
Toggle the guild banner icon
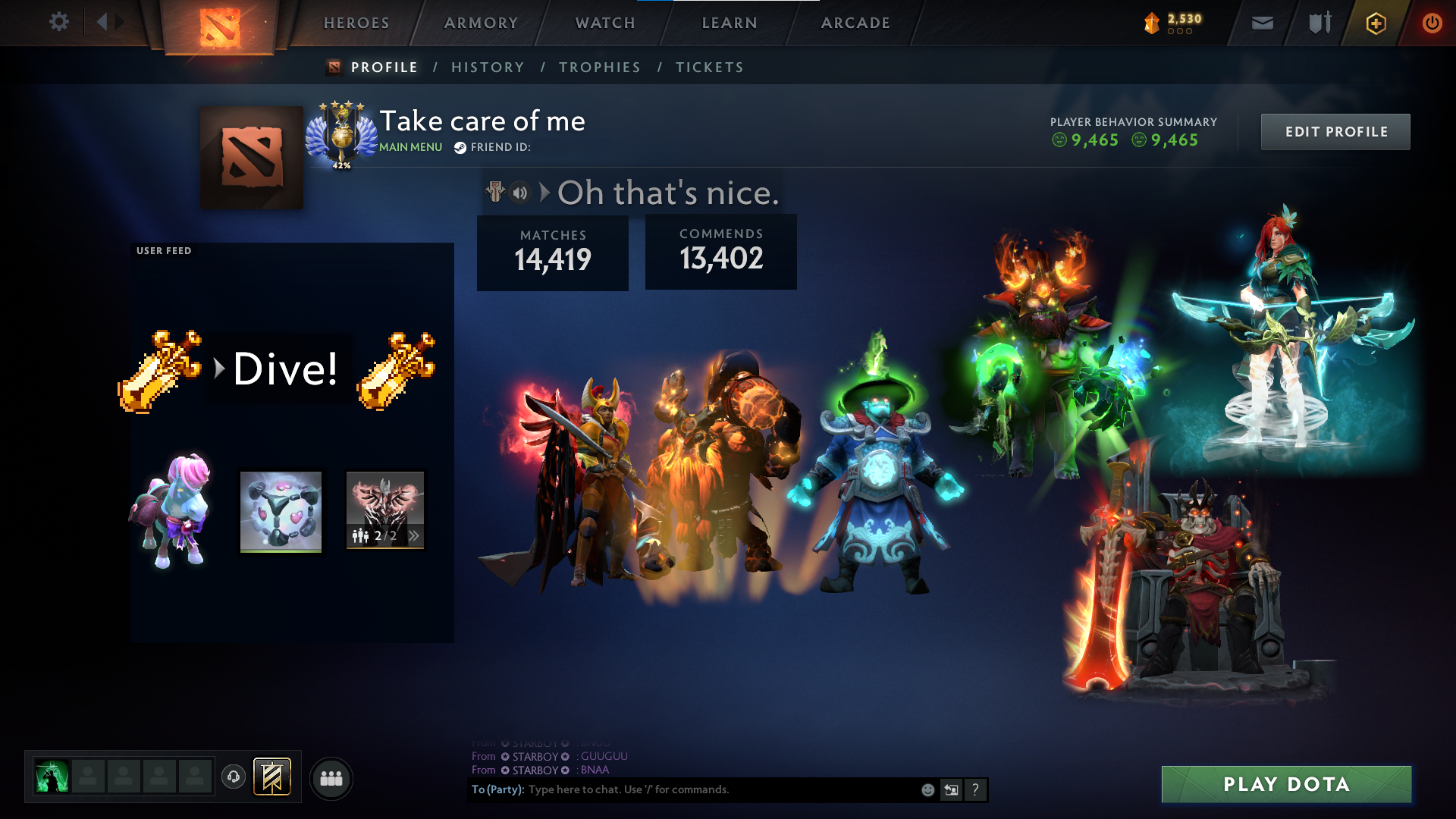pyautogui.click(x=271, y=776)
